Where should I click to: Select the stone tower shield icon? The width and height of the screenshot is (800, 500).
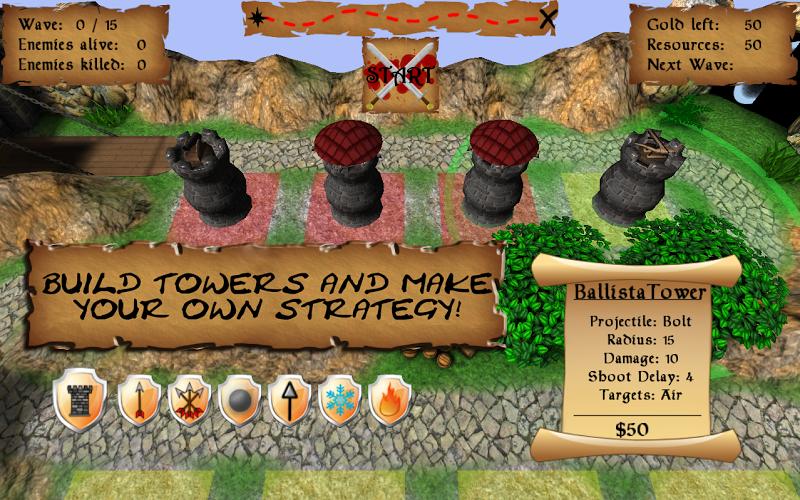(79, 399)
